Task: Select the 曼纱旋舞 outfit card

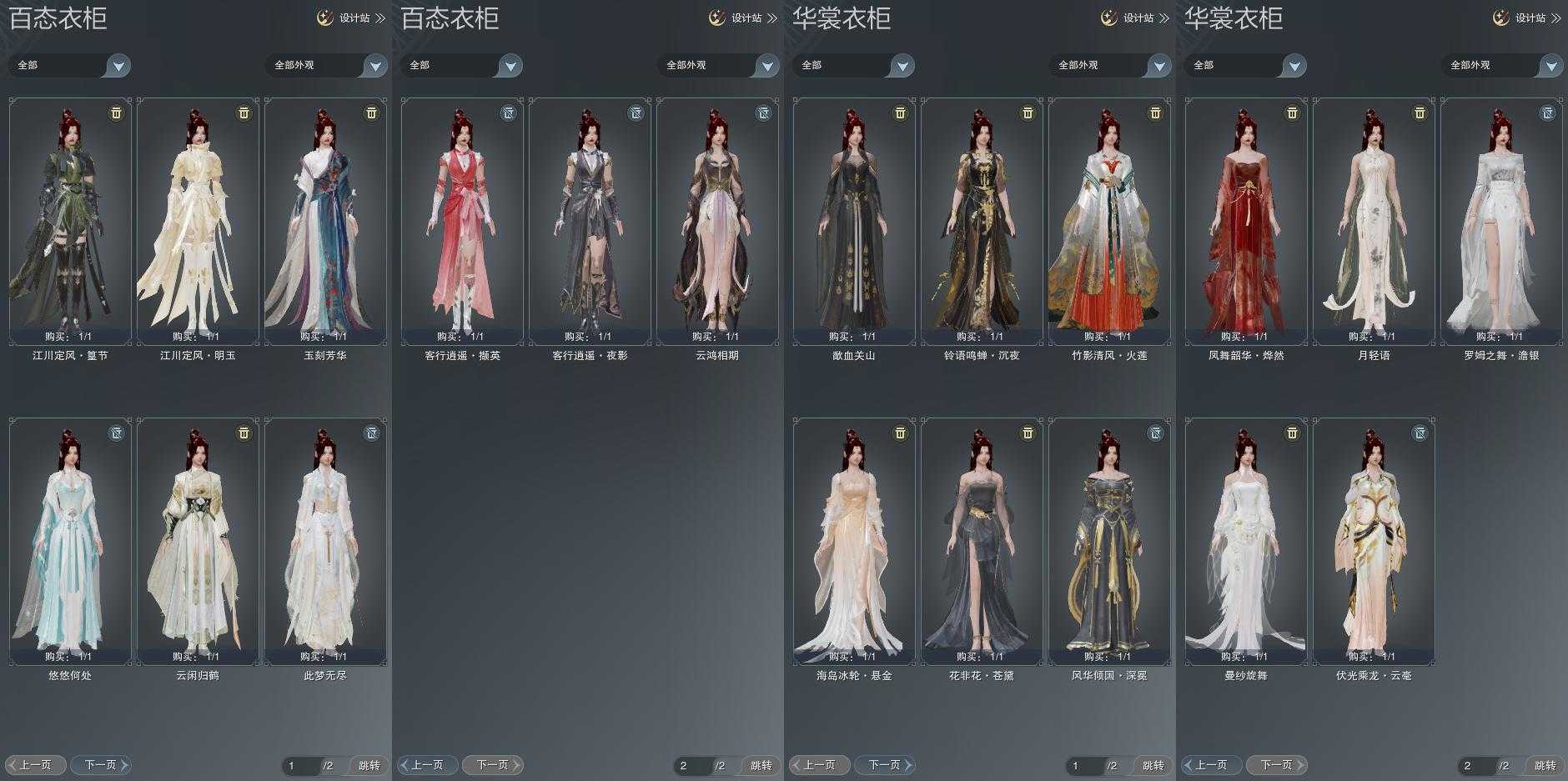Action: [x=1246, y=541]
